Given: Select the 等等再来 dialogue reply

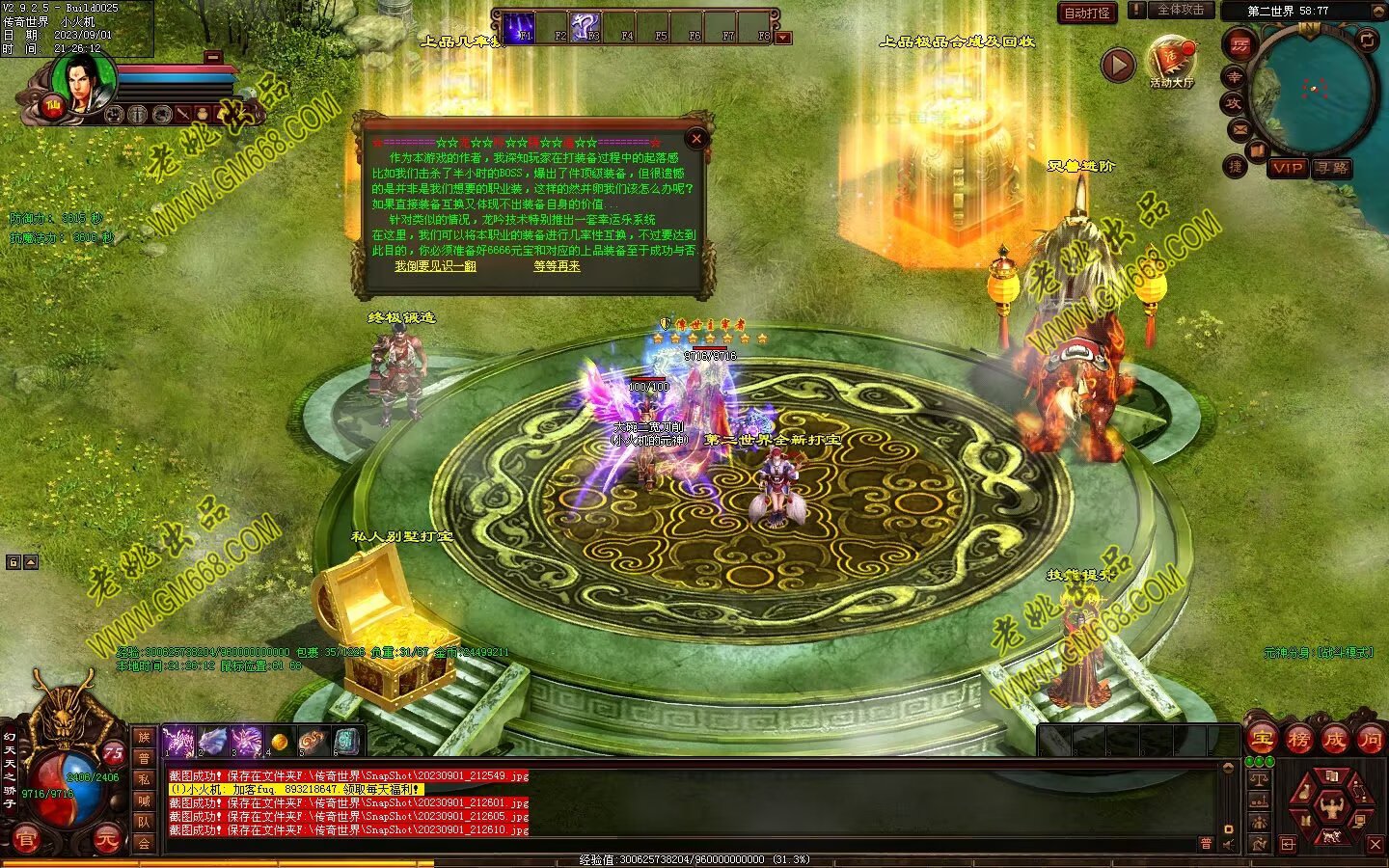Looking at the screenshot, I should tap(557, 266).
